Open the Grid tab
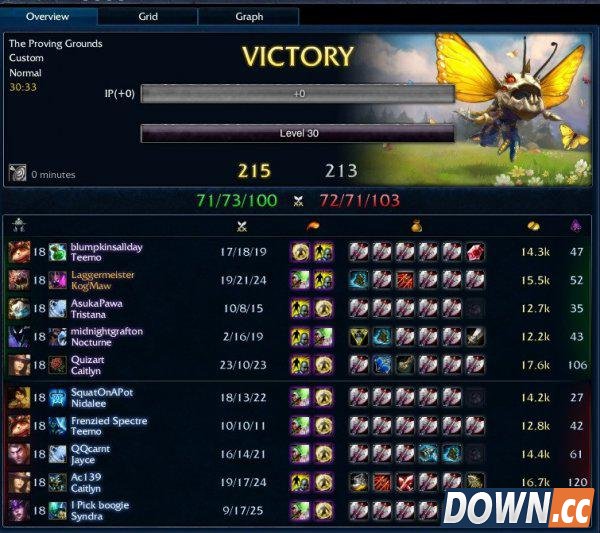The image size is (600, 533). point(148,16)
